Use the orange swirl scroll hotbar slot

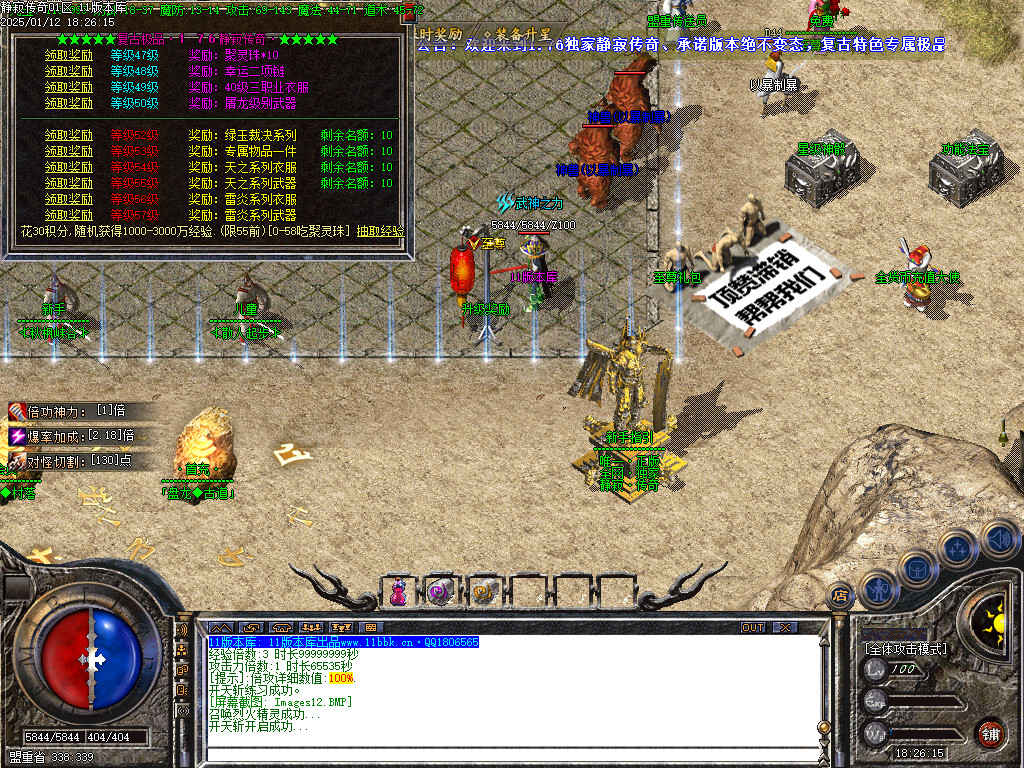click(x=482, y=592)
